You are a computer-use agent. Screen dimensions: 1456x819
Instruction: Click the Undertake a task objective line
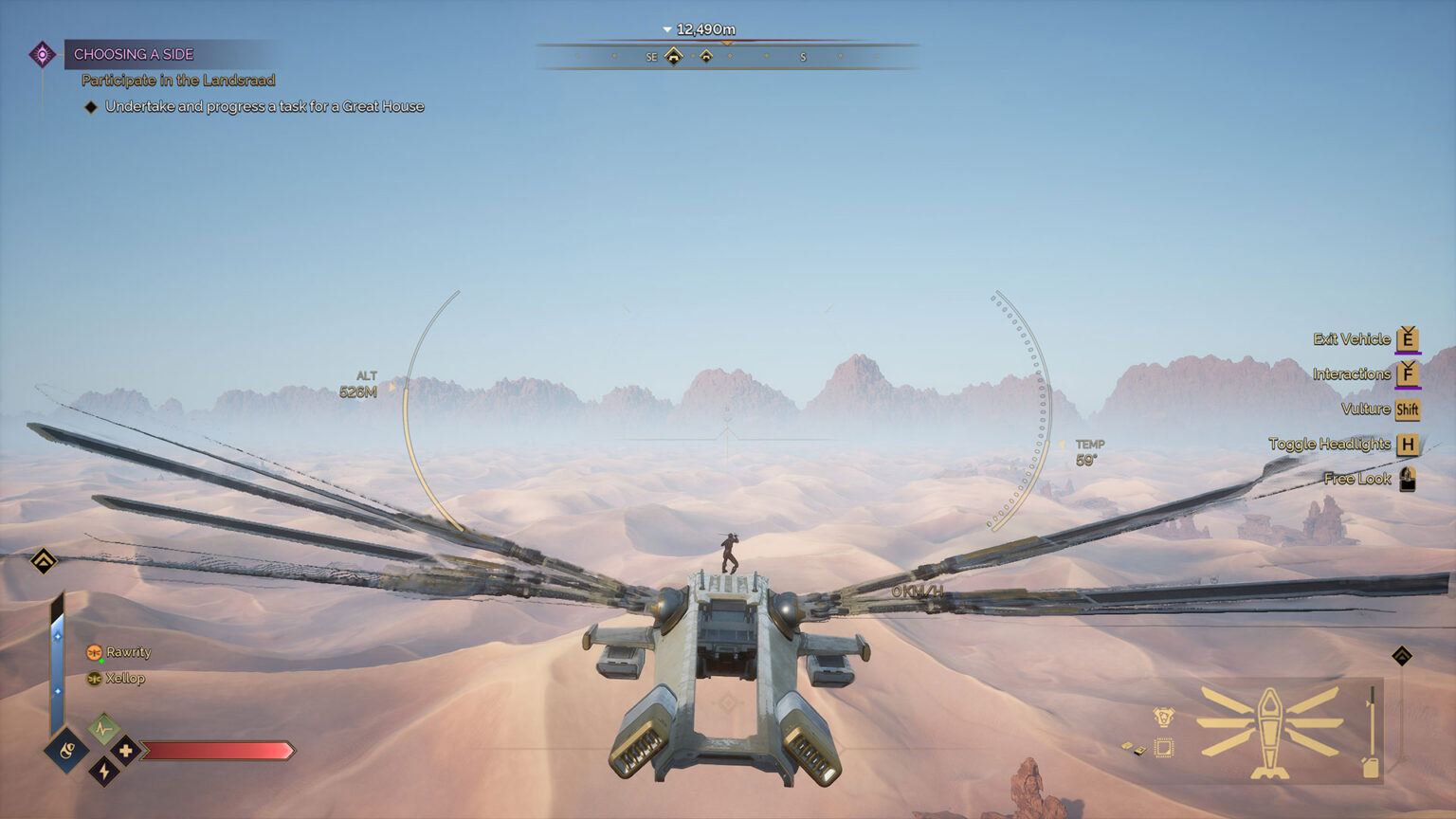pyautogui.click(x=264, y=106)
